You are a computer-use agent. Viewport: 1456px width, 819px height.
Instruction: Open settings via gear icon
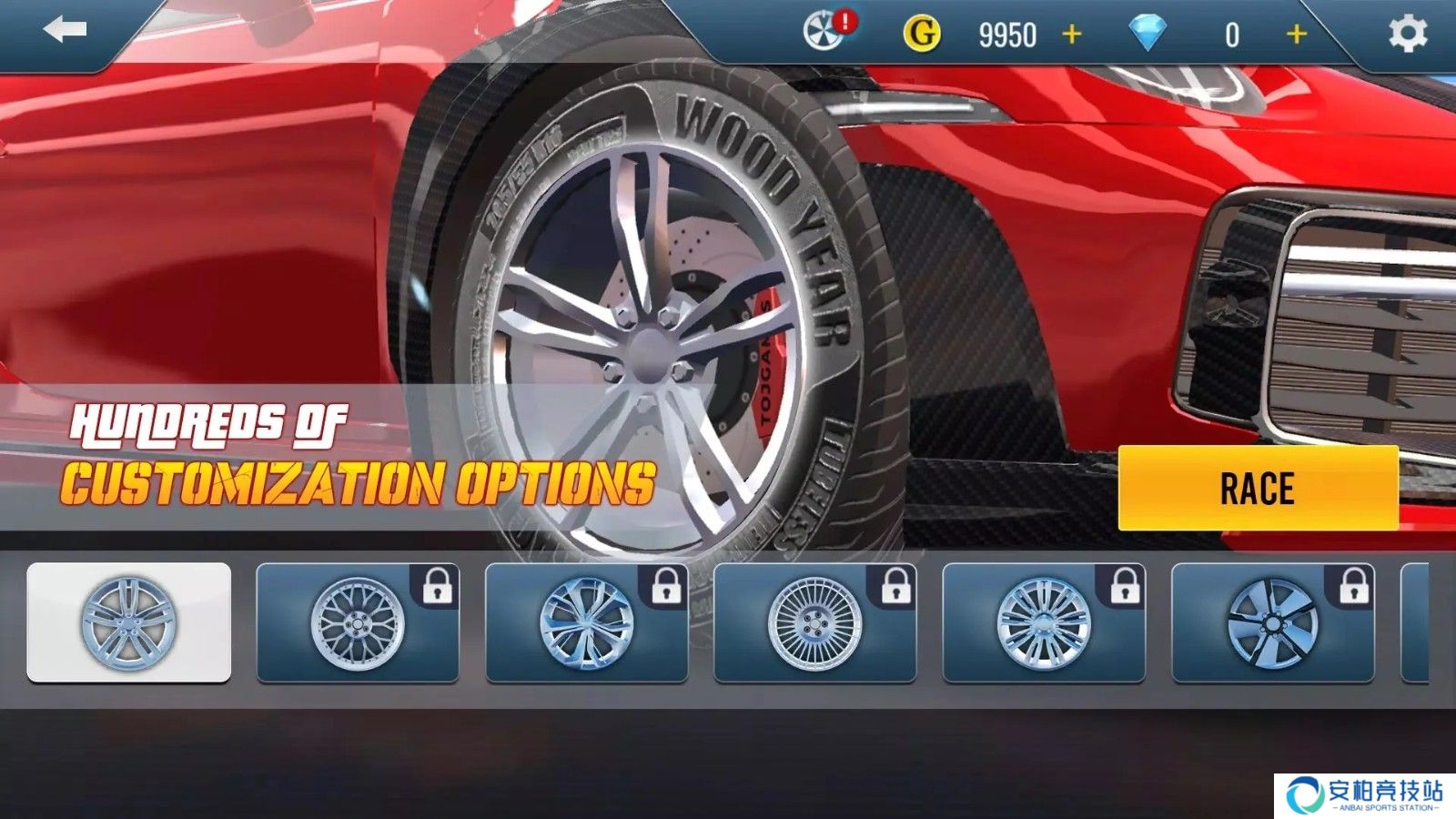(1407, 34)
